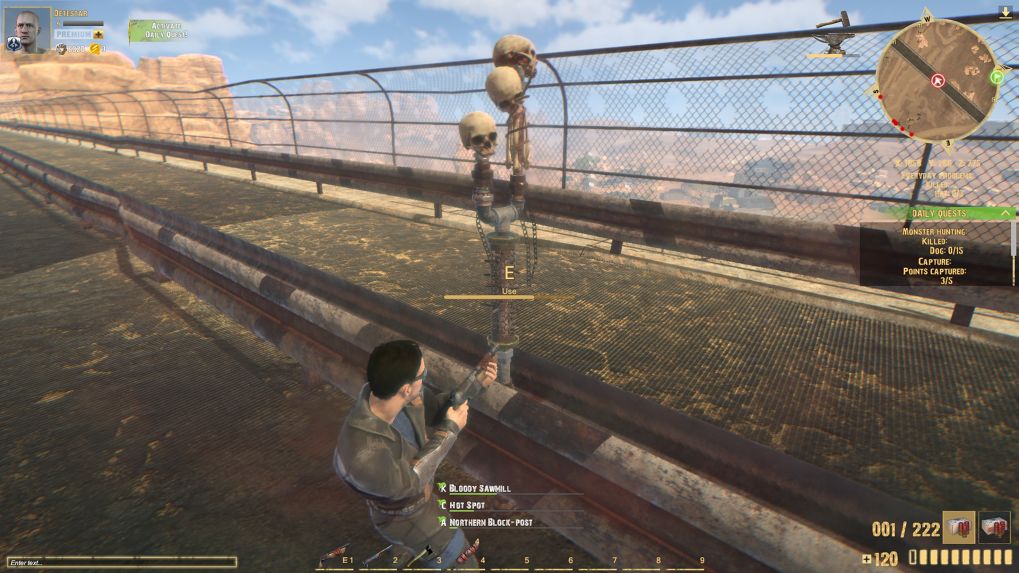
Task: Click the gold lightning currency icon
Action: point(94,48)
